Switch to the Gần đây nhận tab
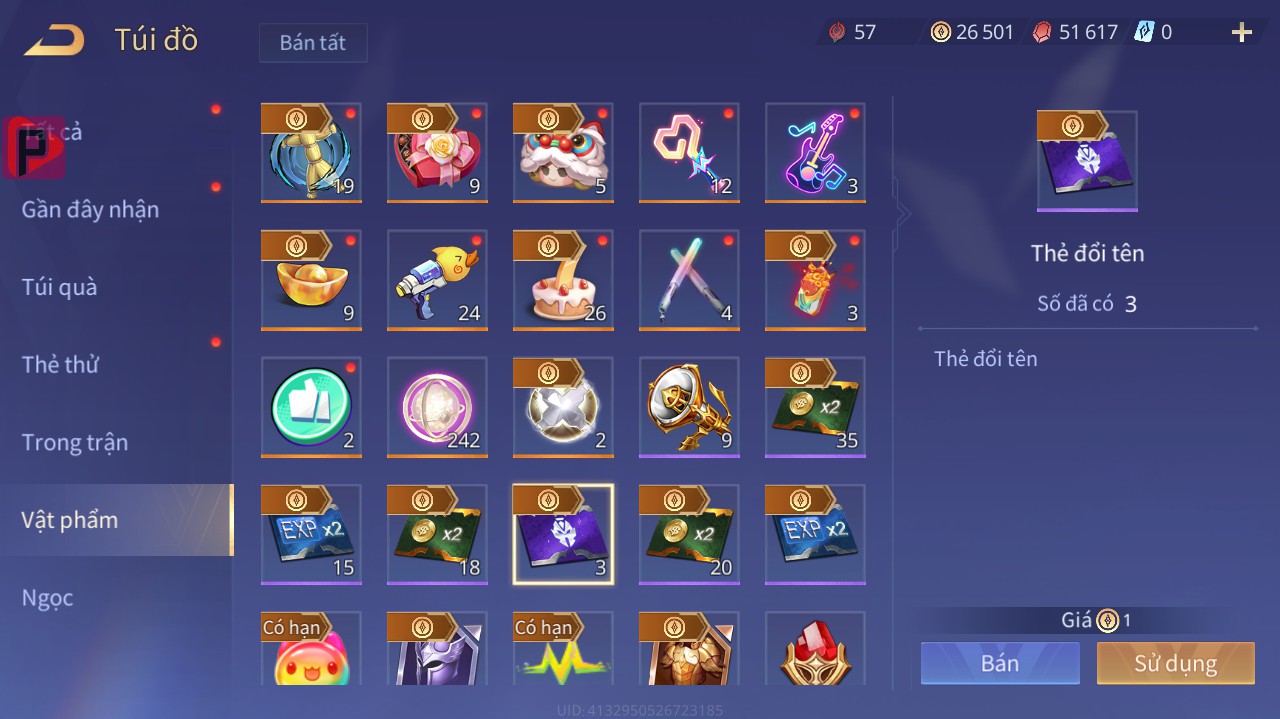The width and height of the screenshot is (1280, 719). tap(90, 209)
